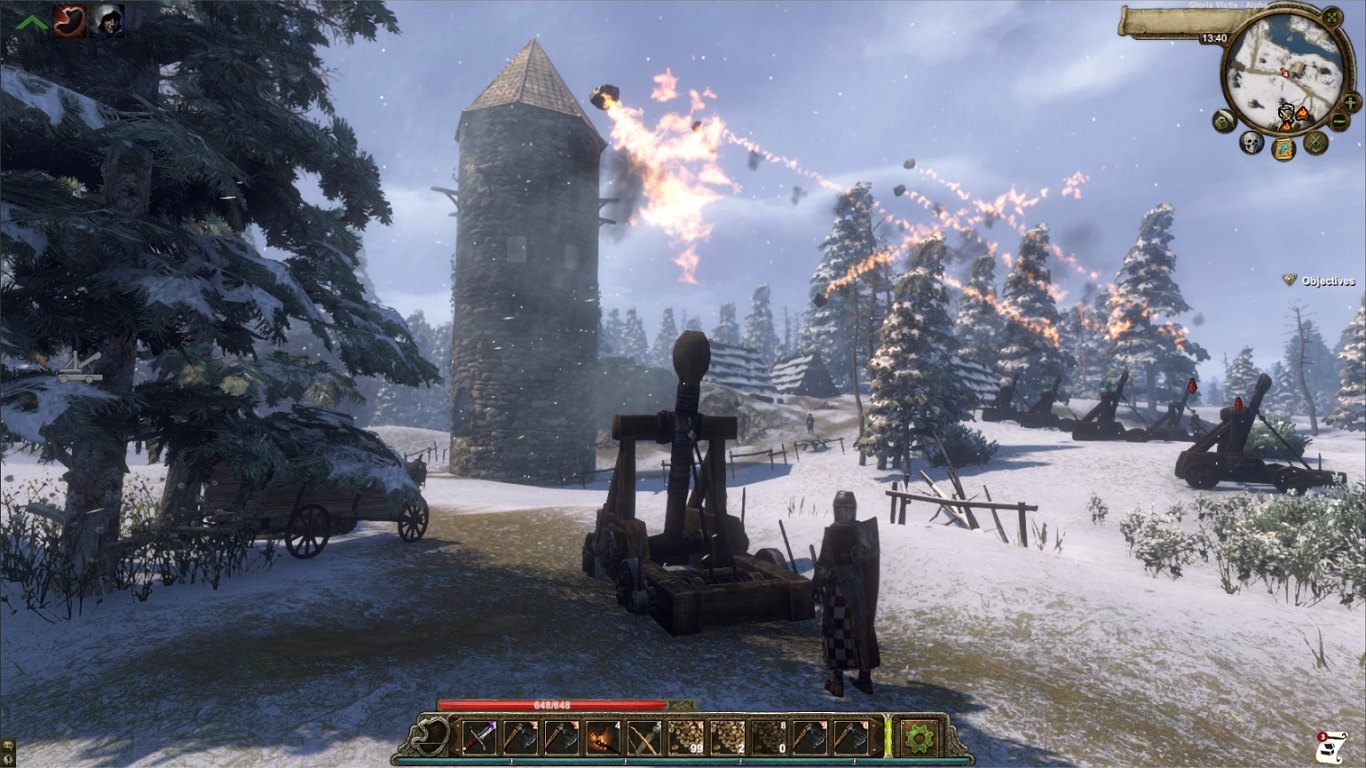Click the crossed swords icon by minimap
Image resolution: width=1366 pixels, height=768 pixels.
(x=1315, y=142)
